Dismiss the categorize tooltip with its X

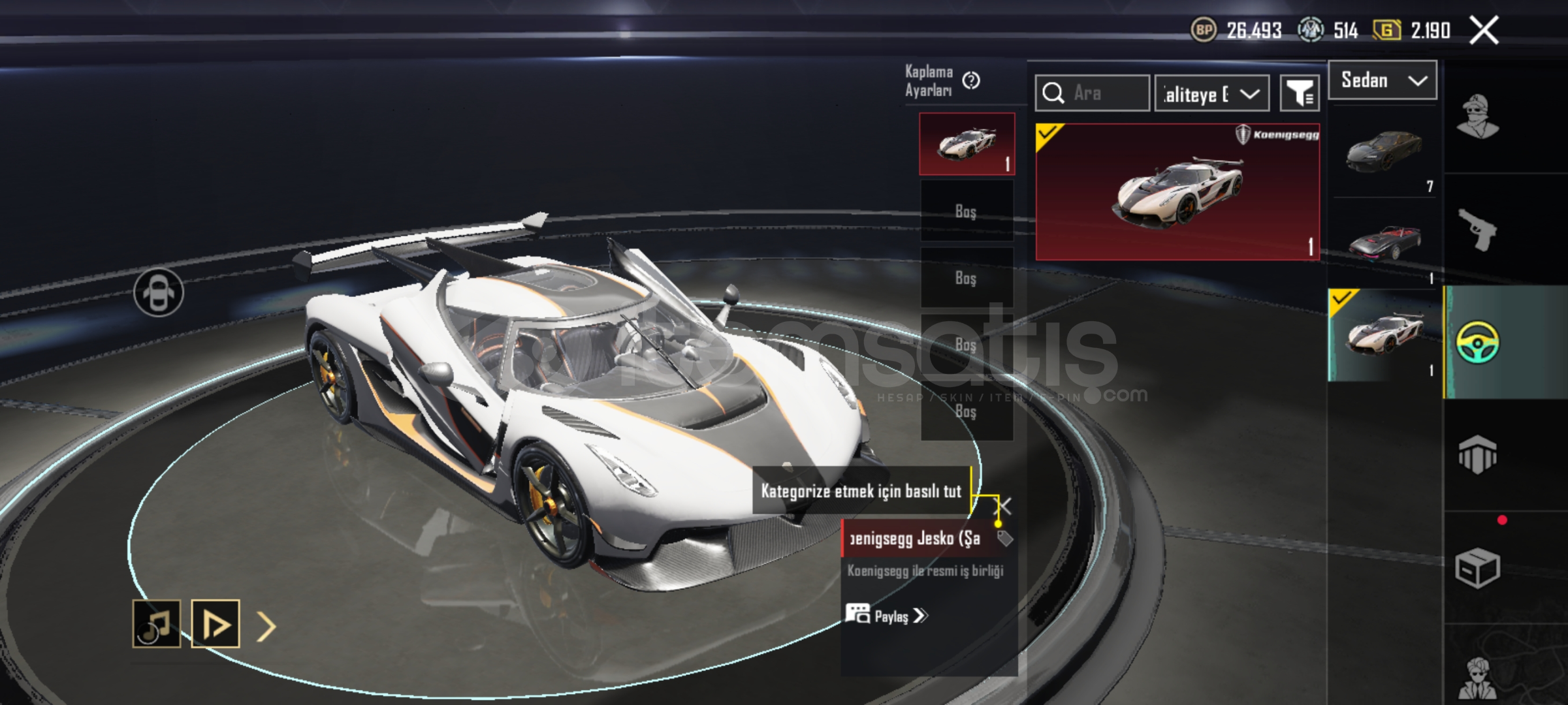(x=1004, y=506)
